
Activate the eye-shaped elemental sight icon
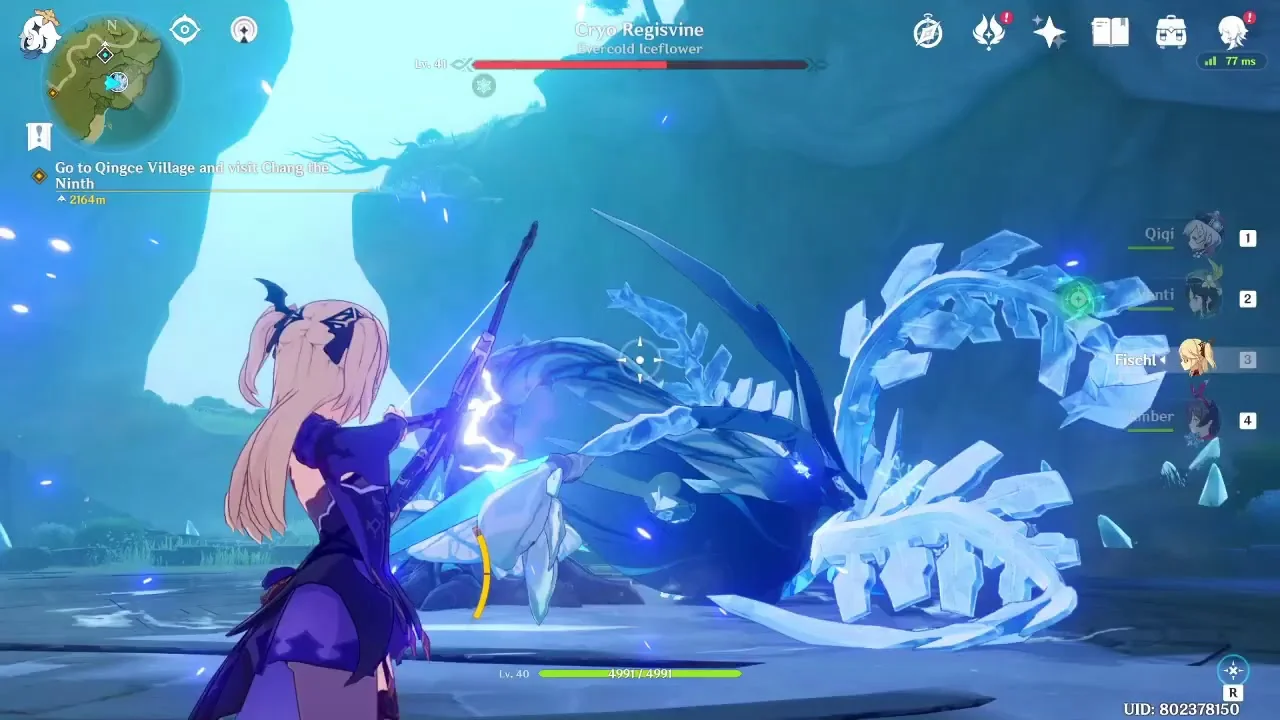tap(184, 30)
